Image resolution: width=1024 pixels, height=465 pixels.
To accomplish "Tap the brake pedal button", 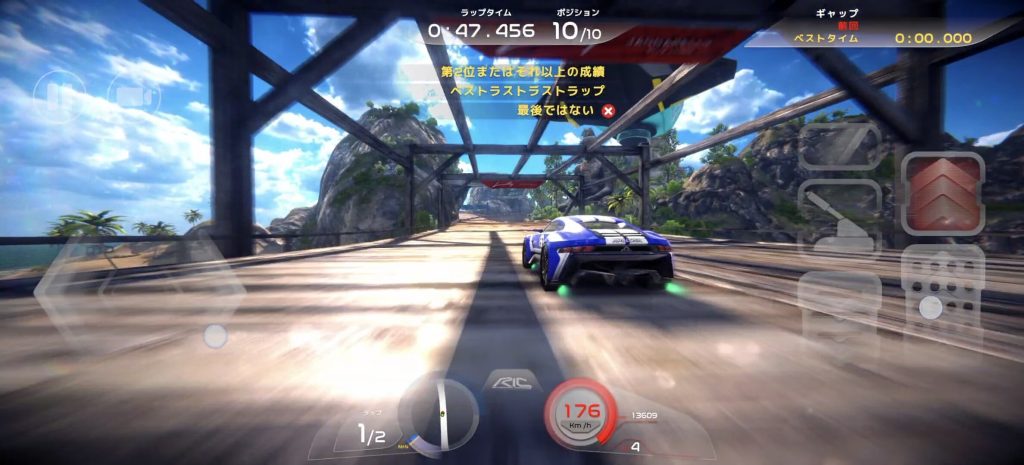I will 840,308.
